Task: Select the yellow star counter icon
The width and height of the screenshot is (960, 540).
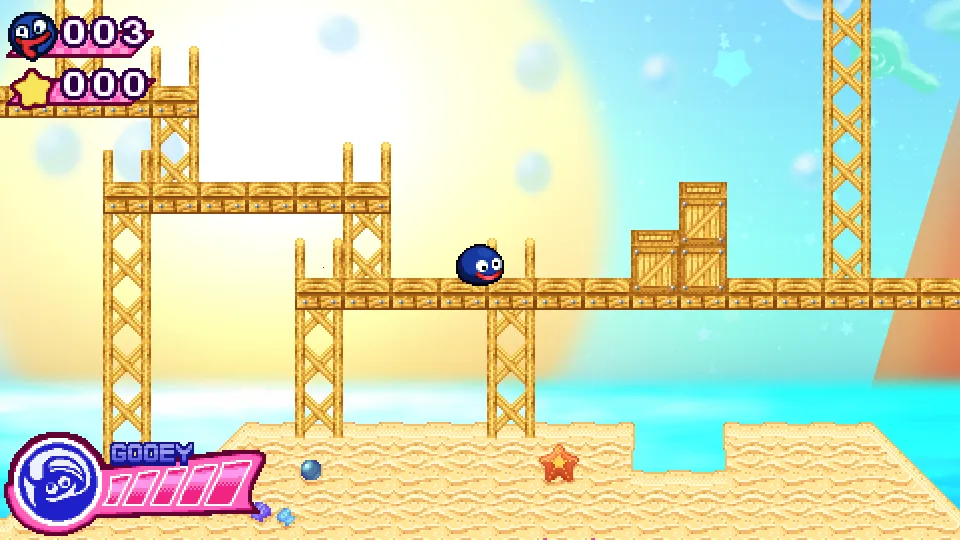Action: (33, 88)
